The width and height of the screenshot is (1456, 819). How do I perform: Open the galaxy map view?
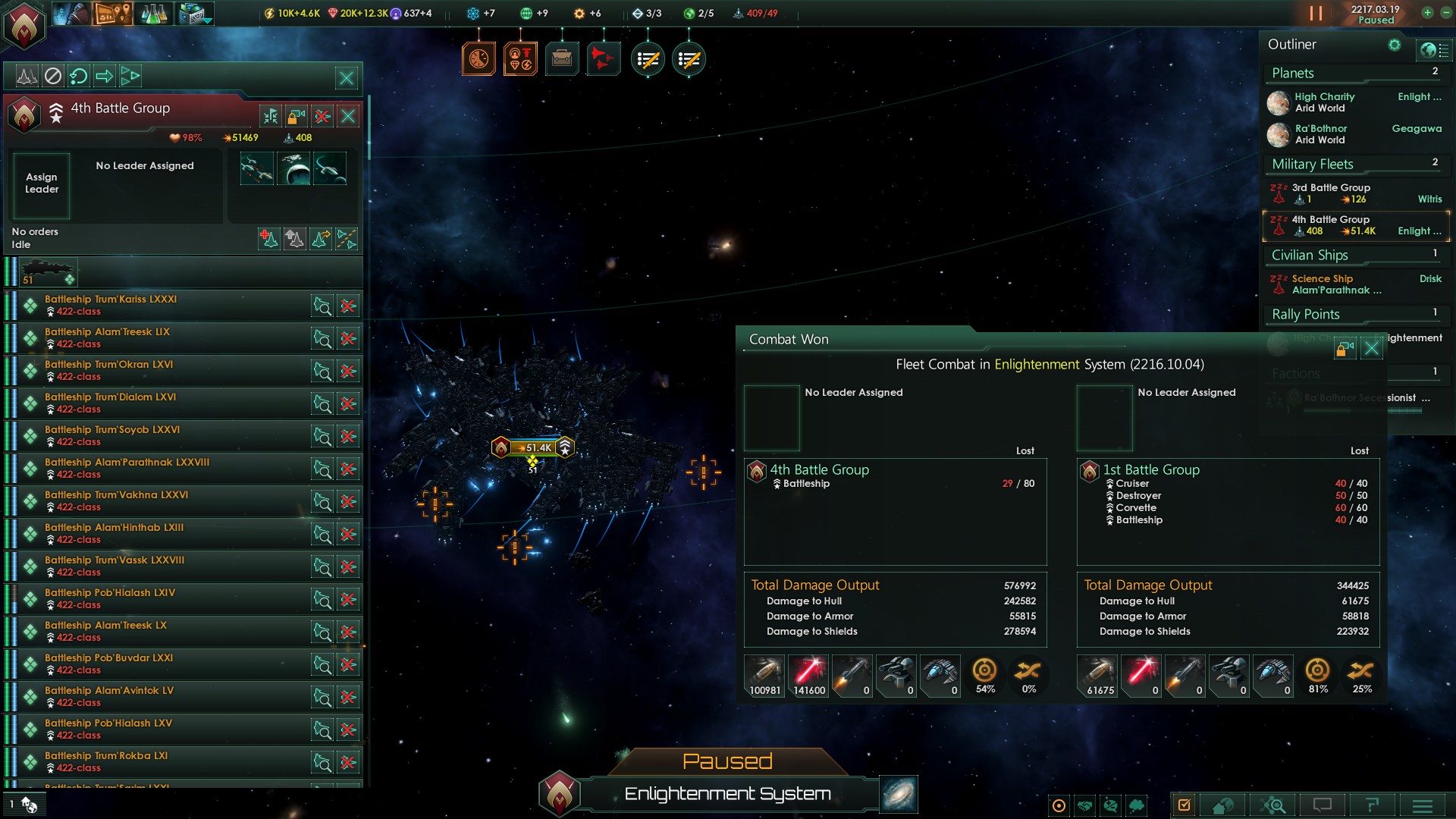tap(899, 794)
